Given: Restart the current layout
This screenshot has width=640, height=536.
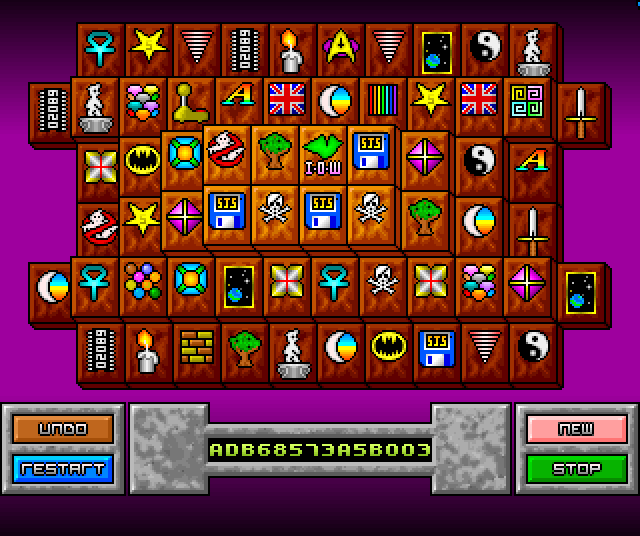Looking at the screenshot, I should pos(63,467).
